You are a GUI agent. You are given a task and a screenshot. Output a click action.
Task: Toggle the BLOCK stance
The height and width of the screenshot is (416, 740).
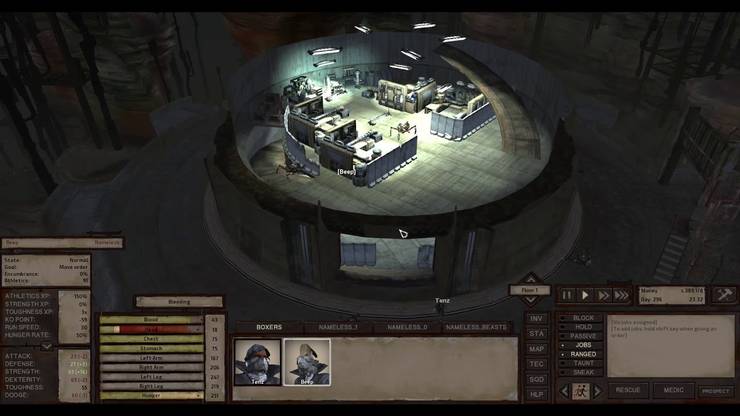tap(584, 318)
